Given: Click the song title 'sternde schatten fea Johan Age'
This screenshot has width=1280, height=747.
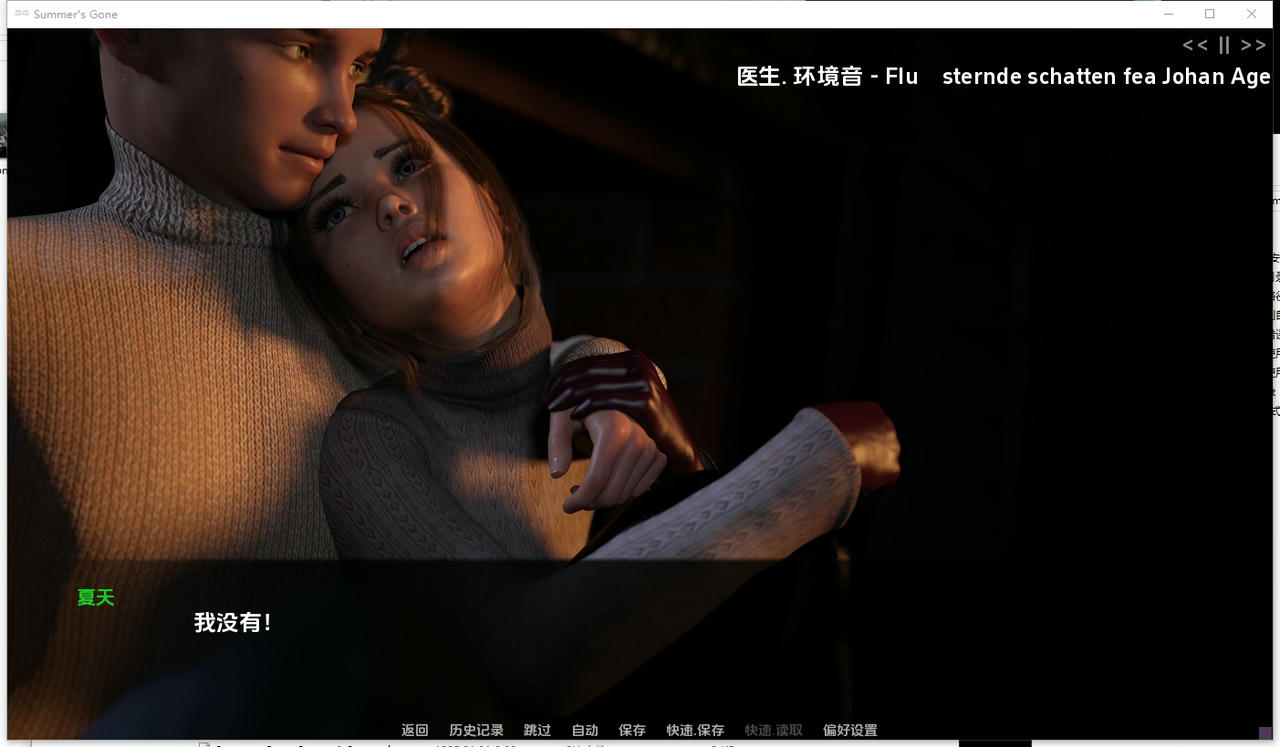Looking at the screenshot, I should [x=1103, y=76].
